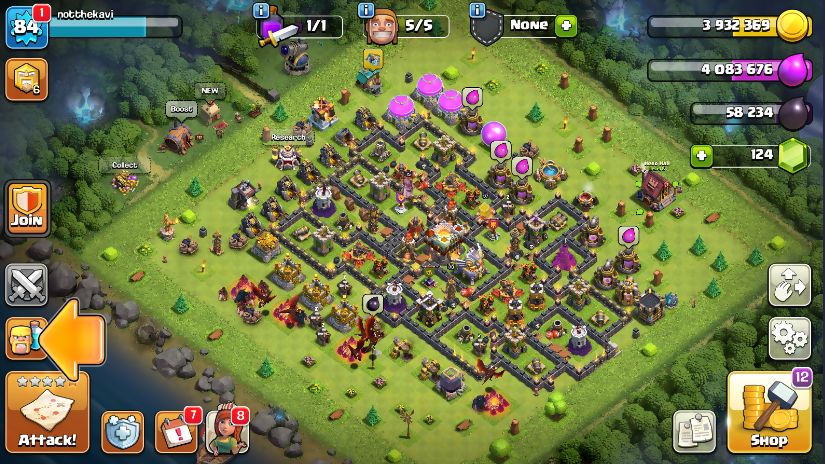The height and width of the screenshot is (464, 825).
Task: Add gems with the green plus button
Action: point(703,156)
